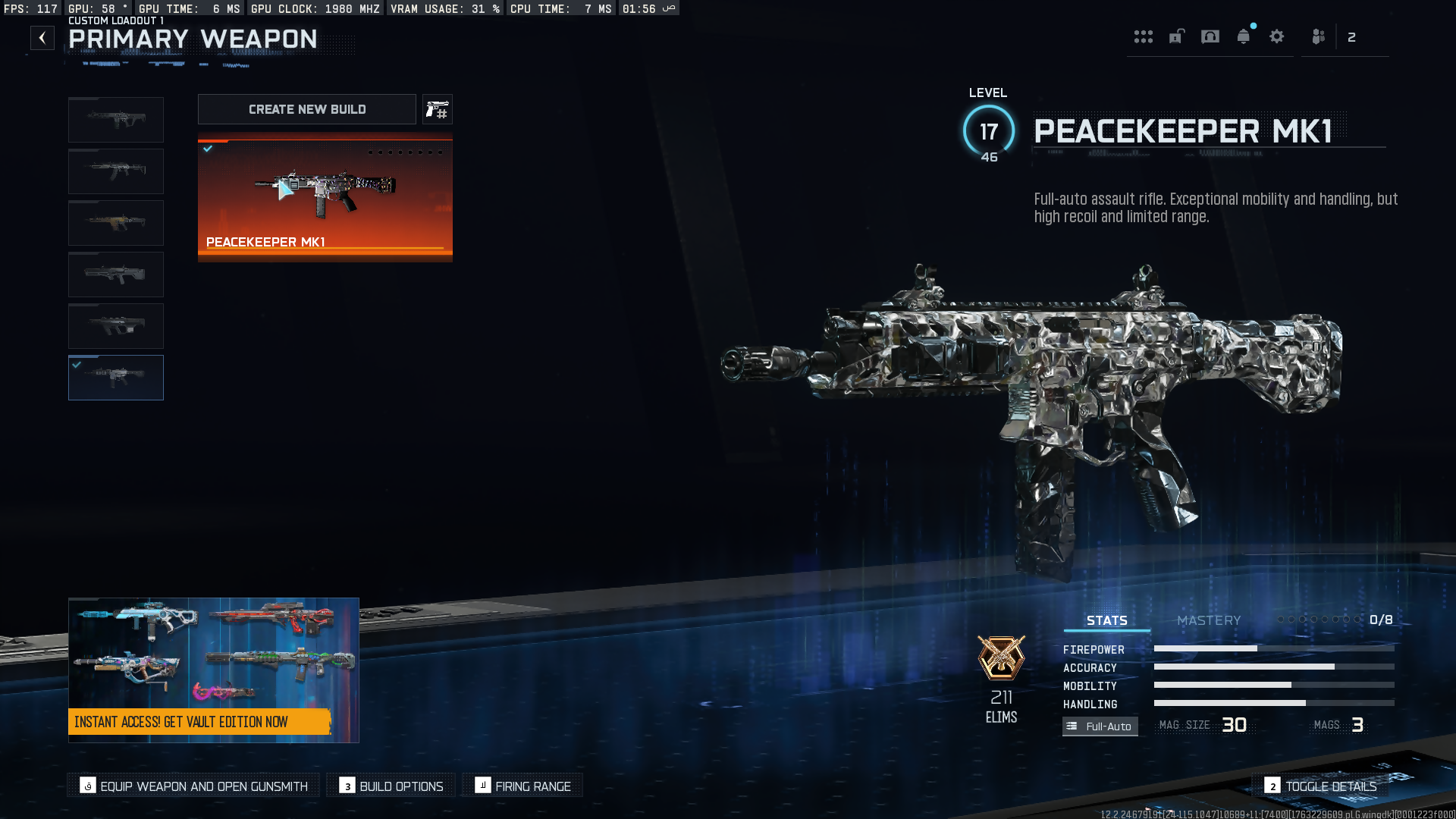This screenshot has height=819, width=1456.
Task: Click the open padlock icon
Action: pyautogui.click(x=1177, y=36)
